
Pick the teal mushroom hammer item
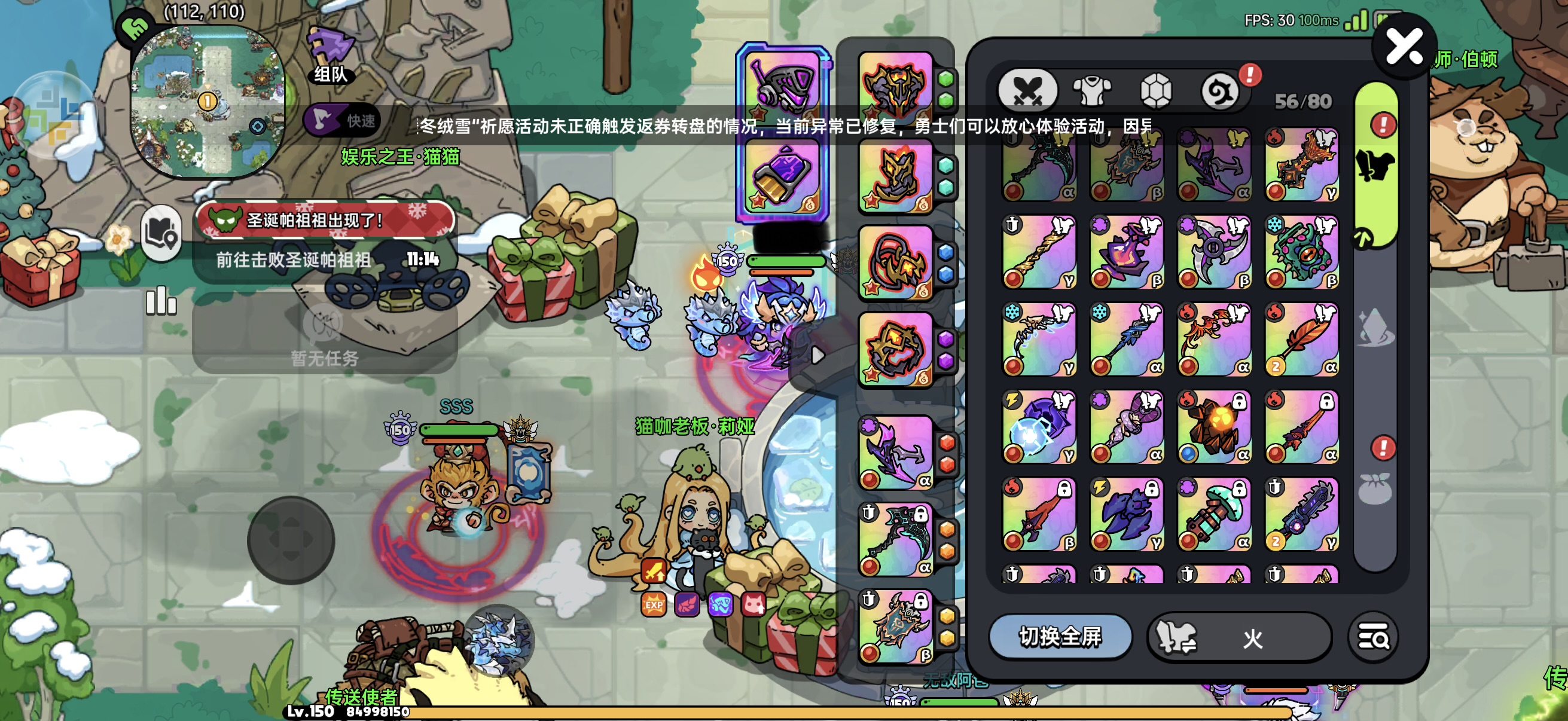click(x=1214, y=515)
